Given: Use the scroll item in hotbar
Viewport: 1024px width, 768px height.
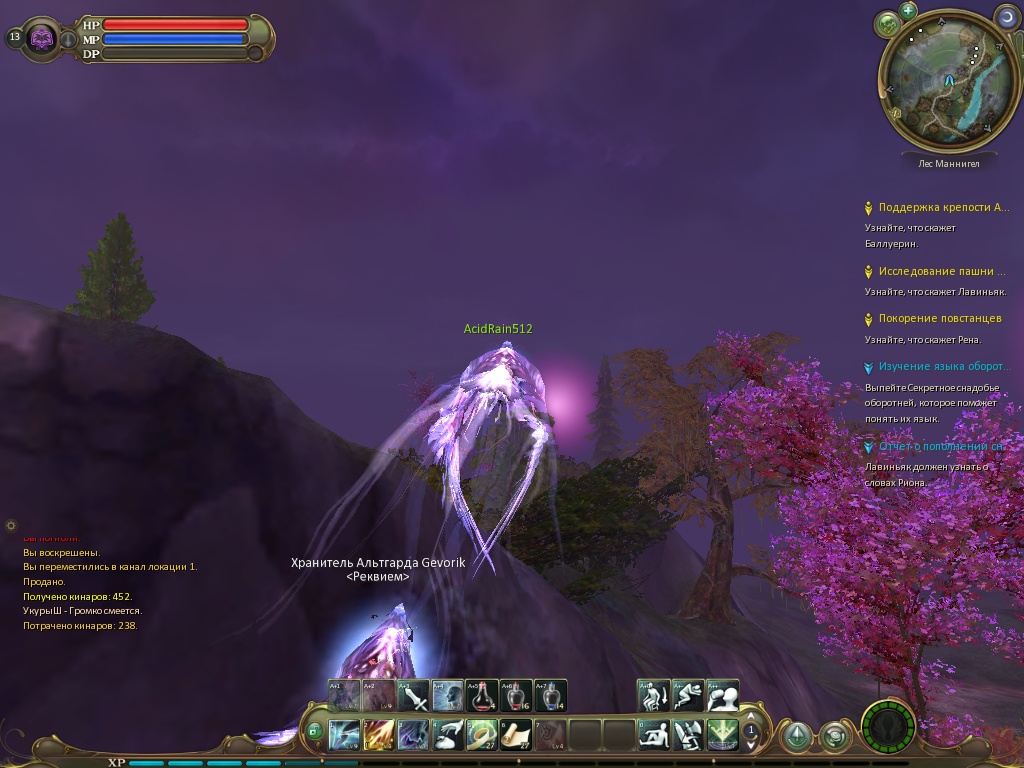Looking at the screenshot, I should (516, 735).
